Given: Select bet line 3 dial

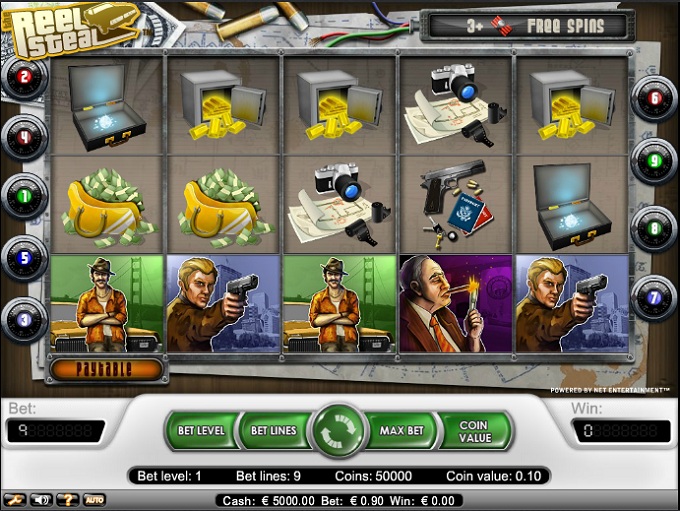Looking at the screenshot, I should (25, 317).
